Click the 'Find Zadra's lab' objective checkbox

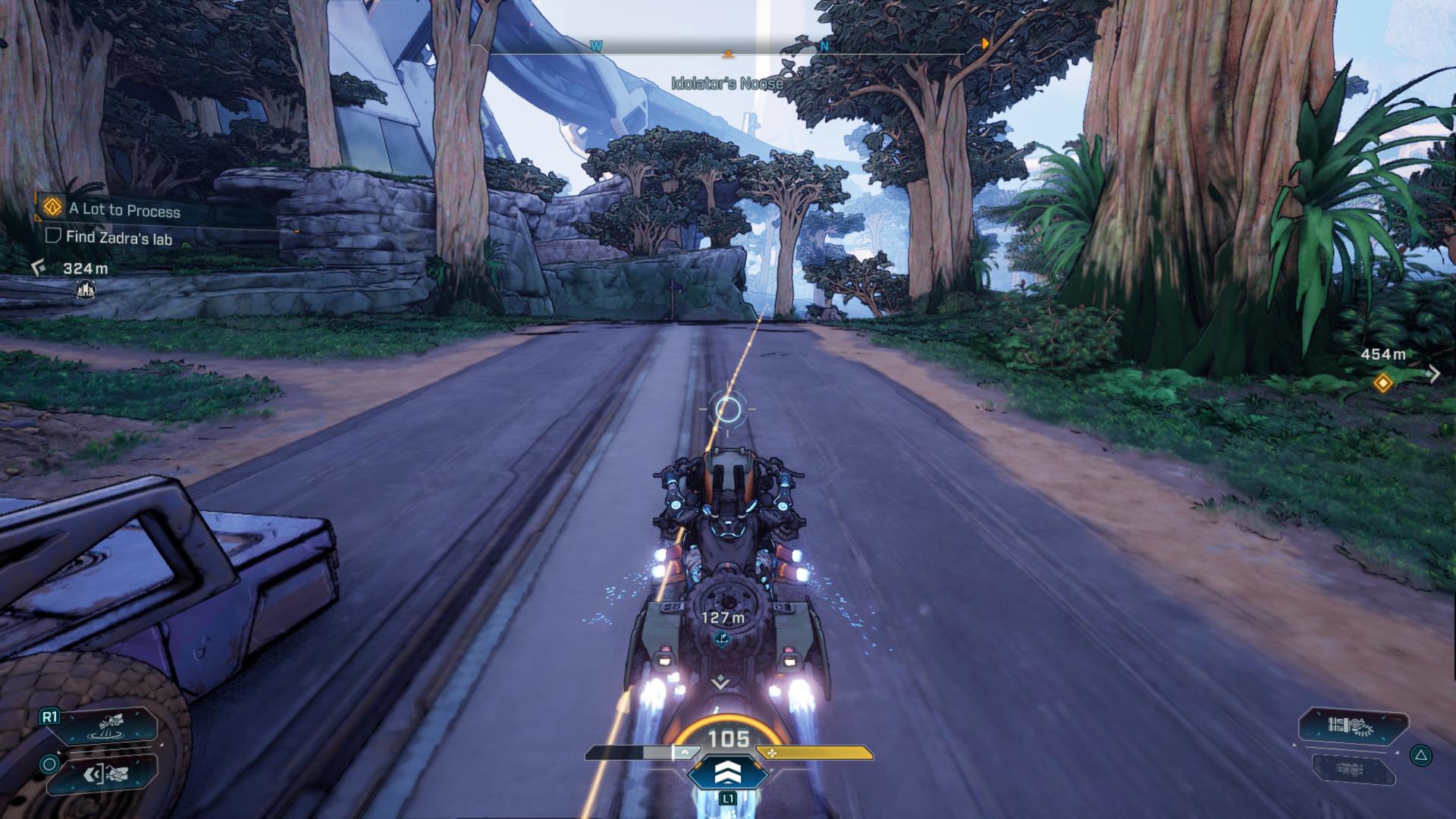52,236
